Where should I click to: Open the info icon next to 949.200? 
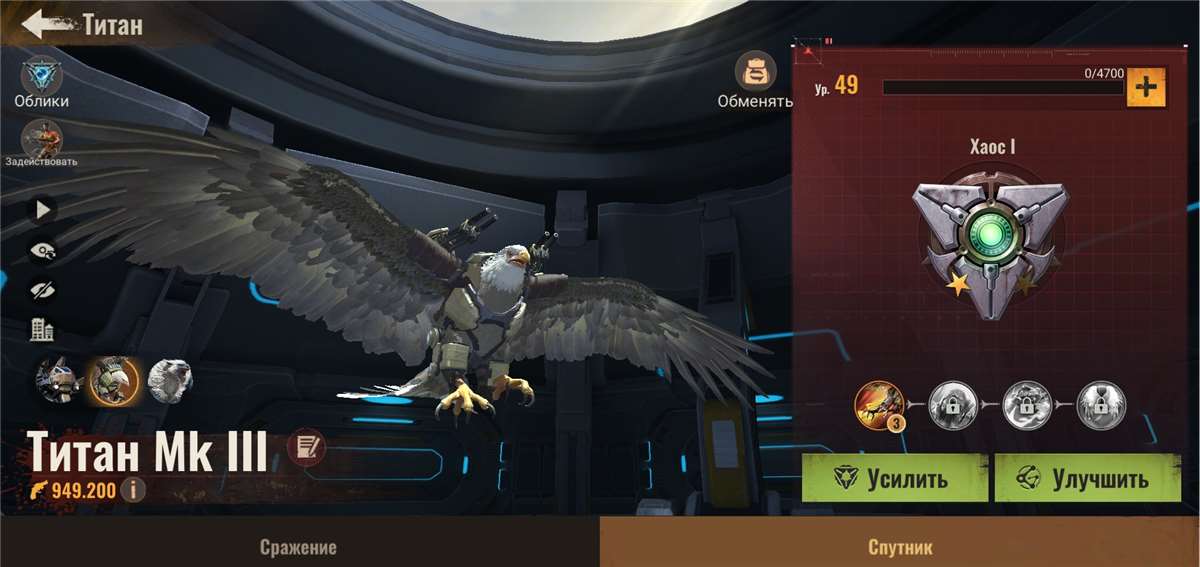coord(132,490)
